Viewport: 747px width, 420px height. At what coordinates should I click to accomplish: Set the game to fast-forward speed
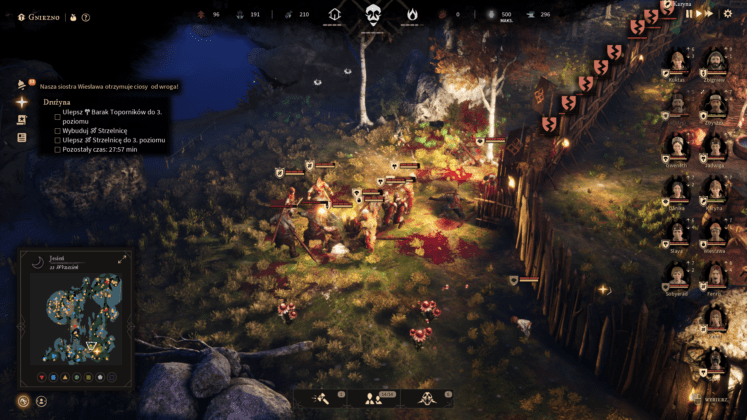point(708,14)
